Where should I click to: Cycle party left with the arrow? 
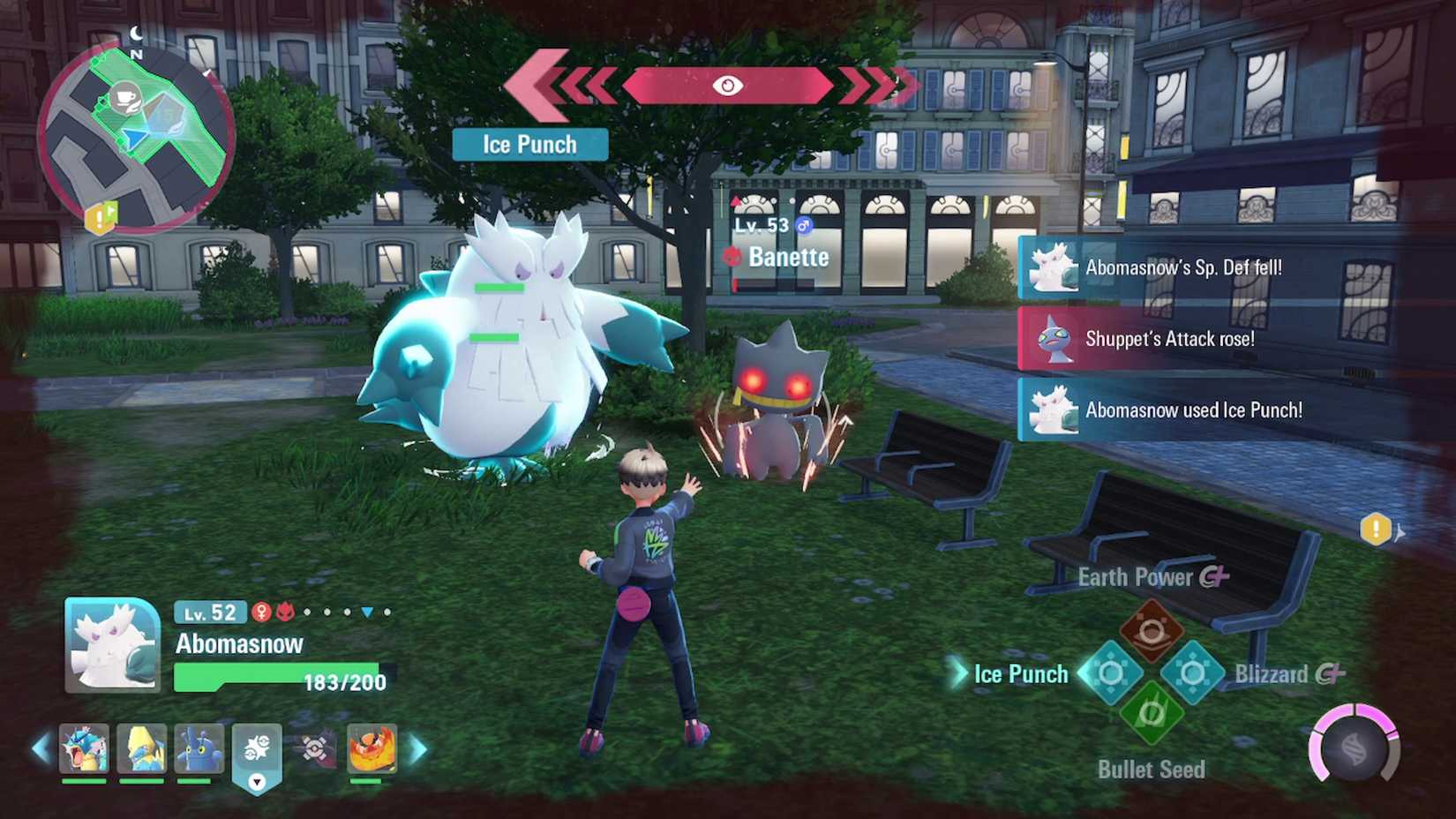41,749
